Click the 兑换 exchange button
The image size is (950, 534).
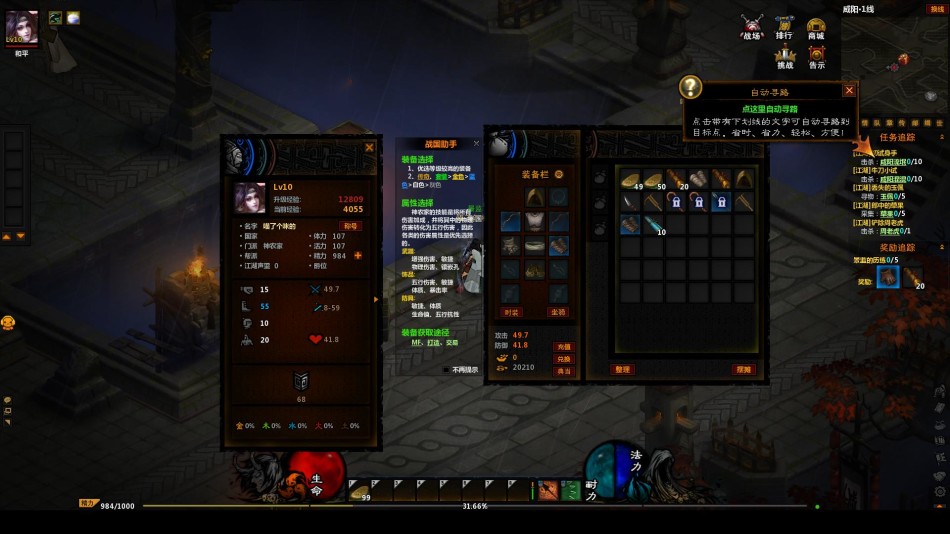coord(564,358)
